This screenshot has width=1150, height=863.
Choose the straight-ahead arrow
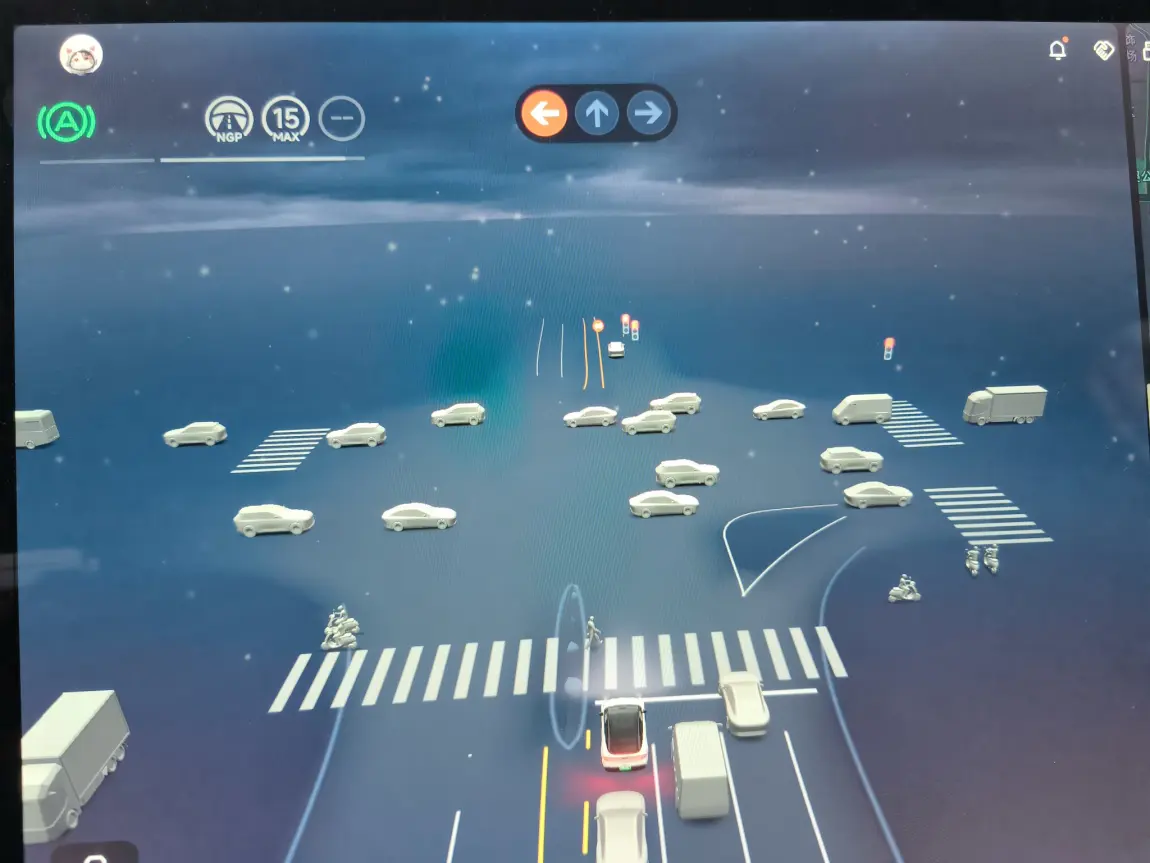pyautogui.click(x=597, y=114)
